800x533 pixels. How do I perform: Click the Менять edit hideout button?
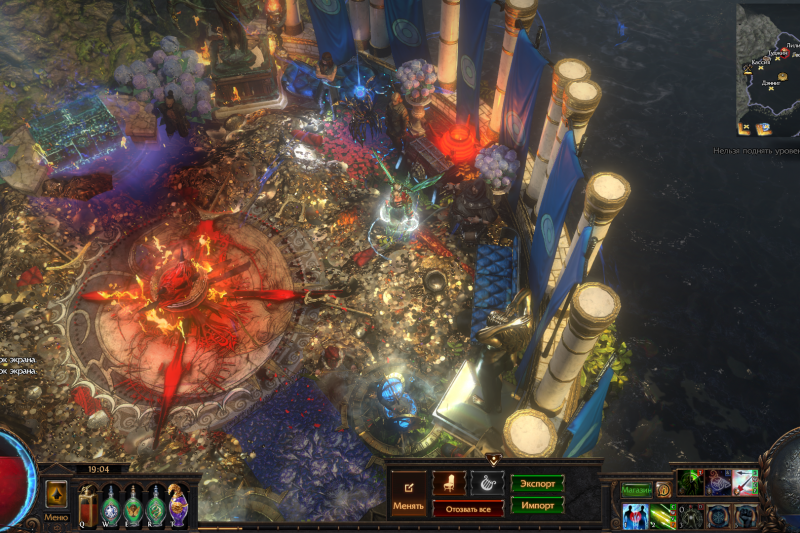tap(408, 491)
